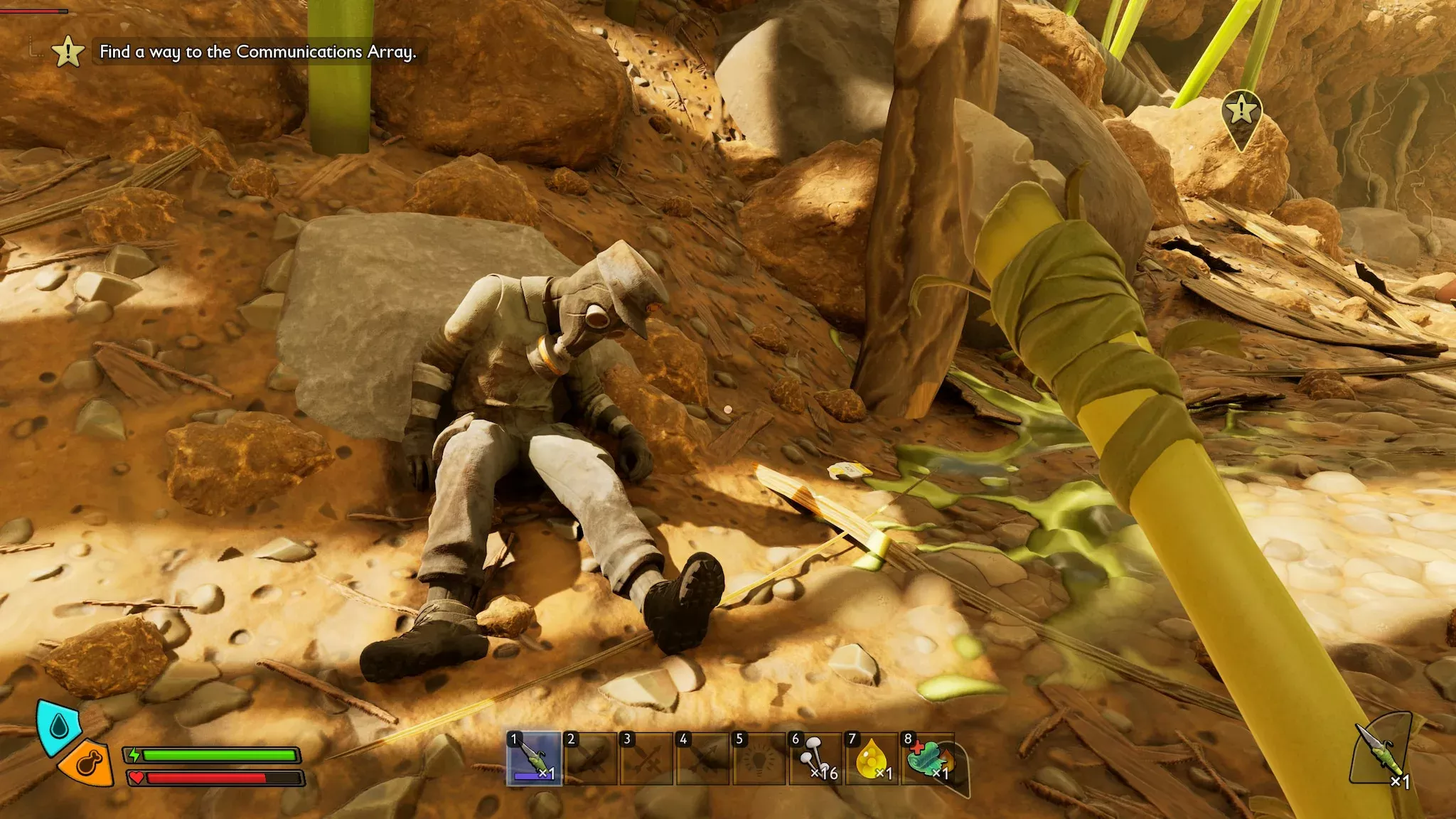Click the Communications Array objective text
The width and height of the screenshot is (1456, 819).
(257, 52)
